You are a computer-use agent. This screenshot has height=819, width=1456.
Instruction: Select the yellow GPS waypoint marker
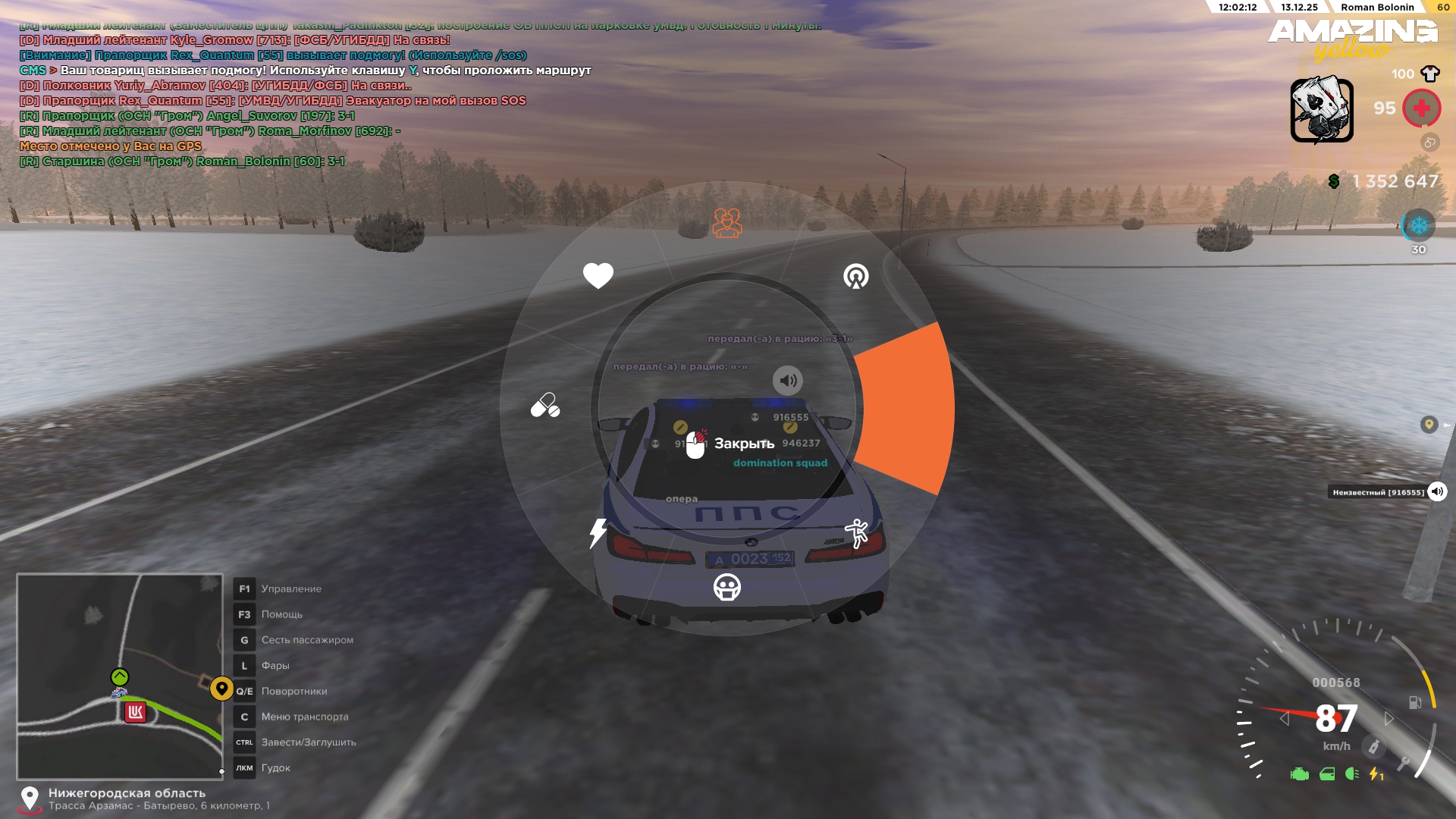click(x=221, y=689)
